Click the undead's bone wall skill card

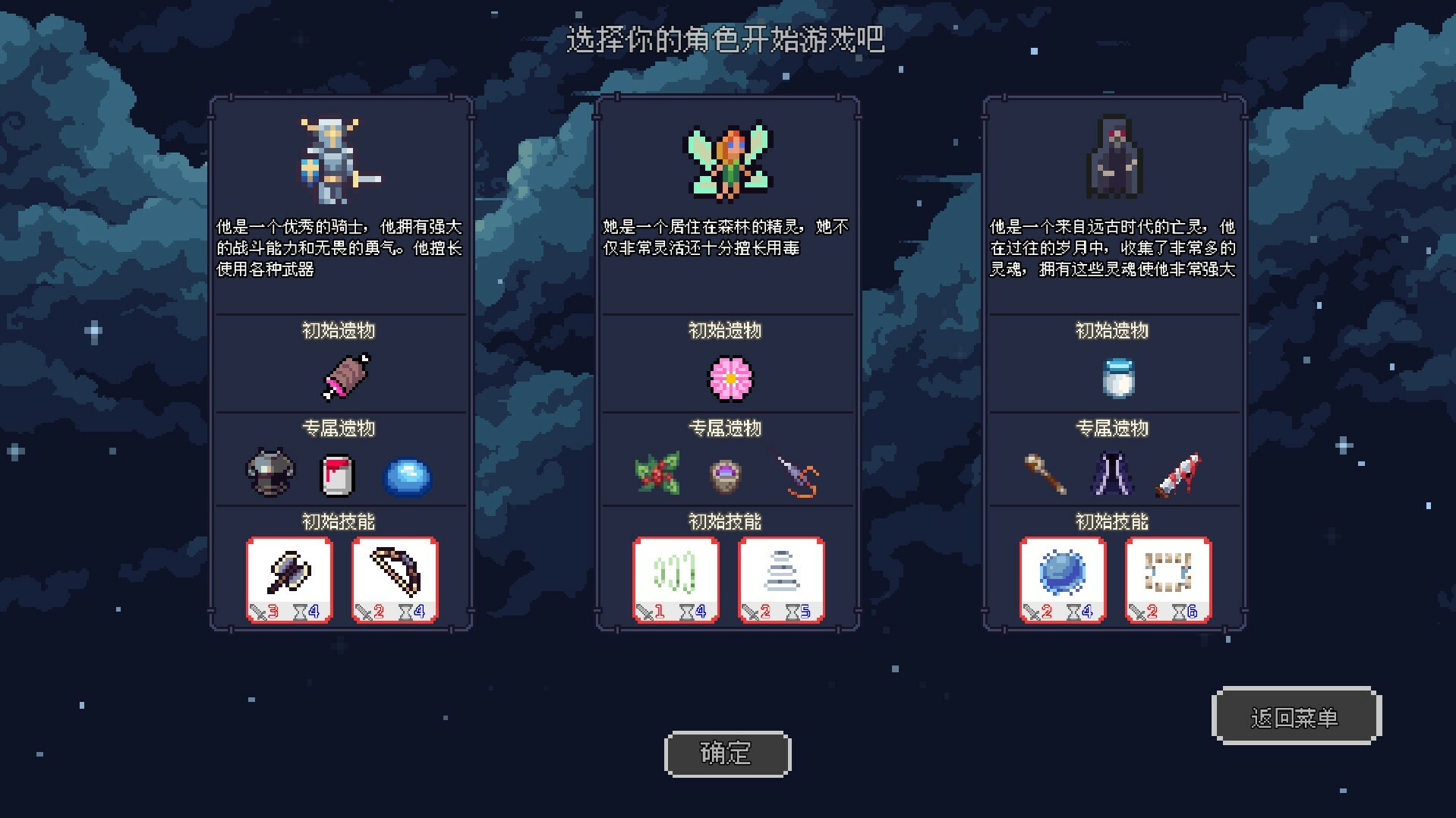1168,579
